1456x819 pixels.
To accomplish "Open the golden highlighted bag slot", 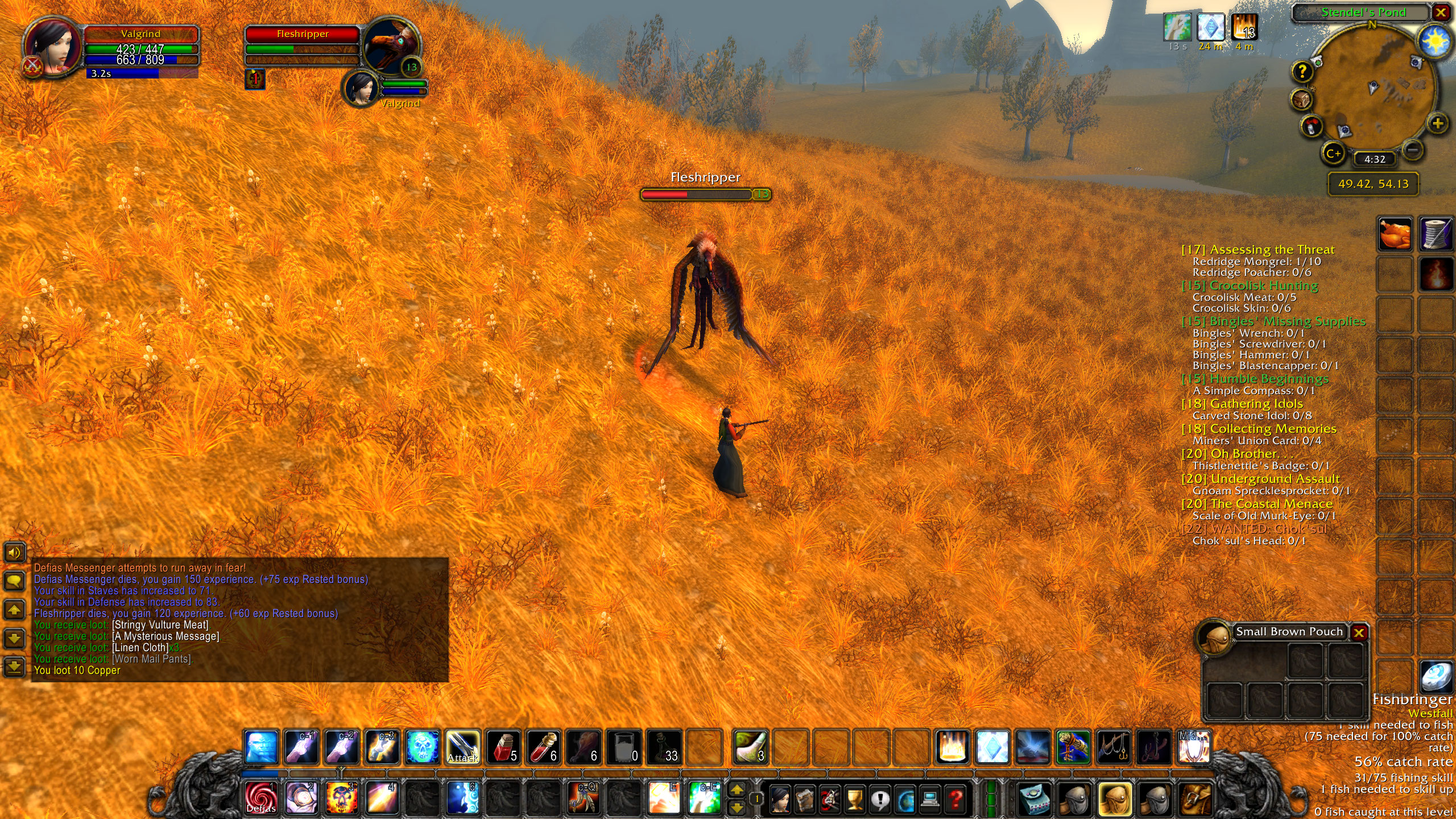I will tap(1114, 799).
